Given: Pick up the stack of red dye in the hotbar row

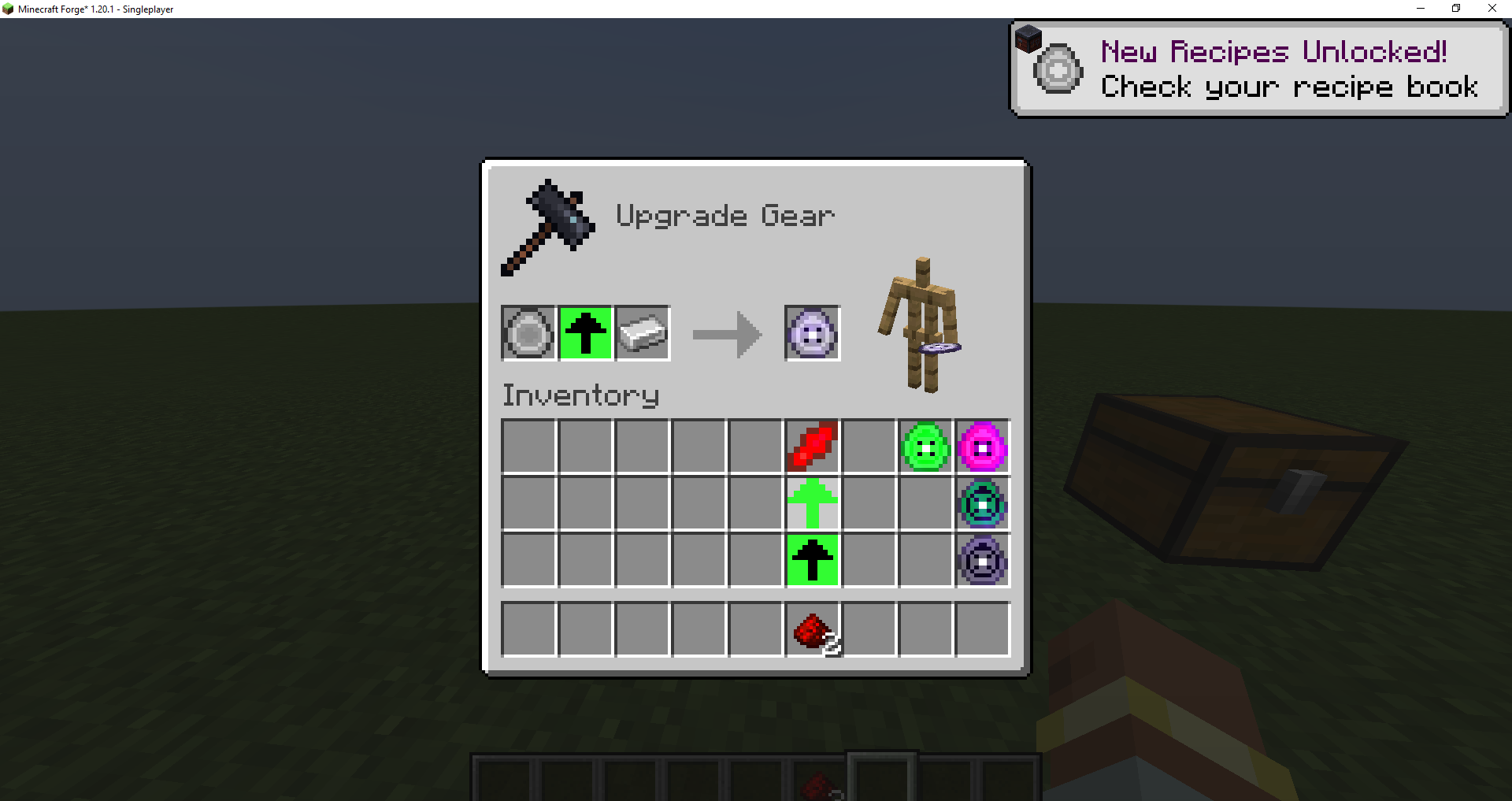Looking at the screenshot, I should (812, 629).
